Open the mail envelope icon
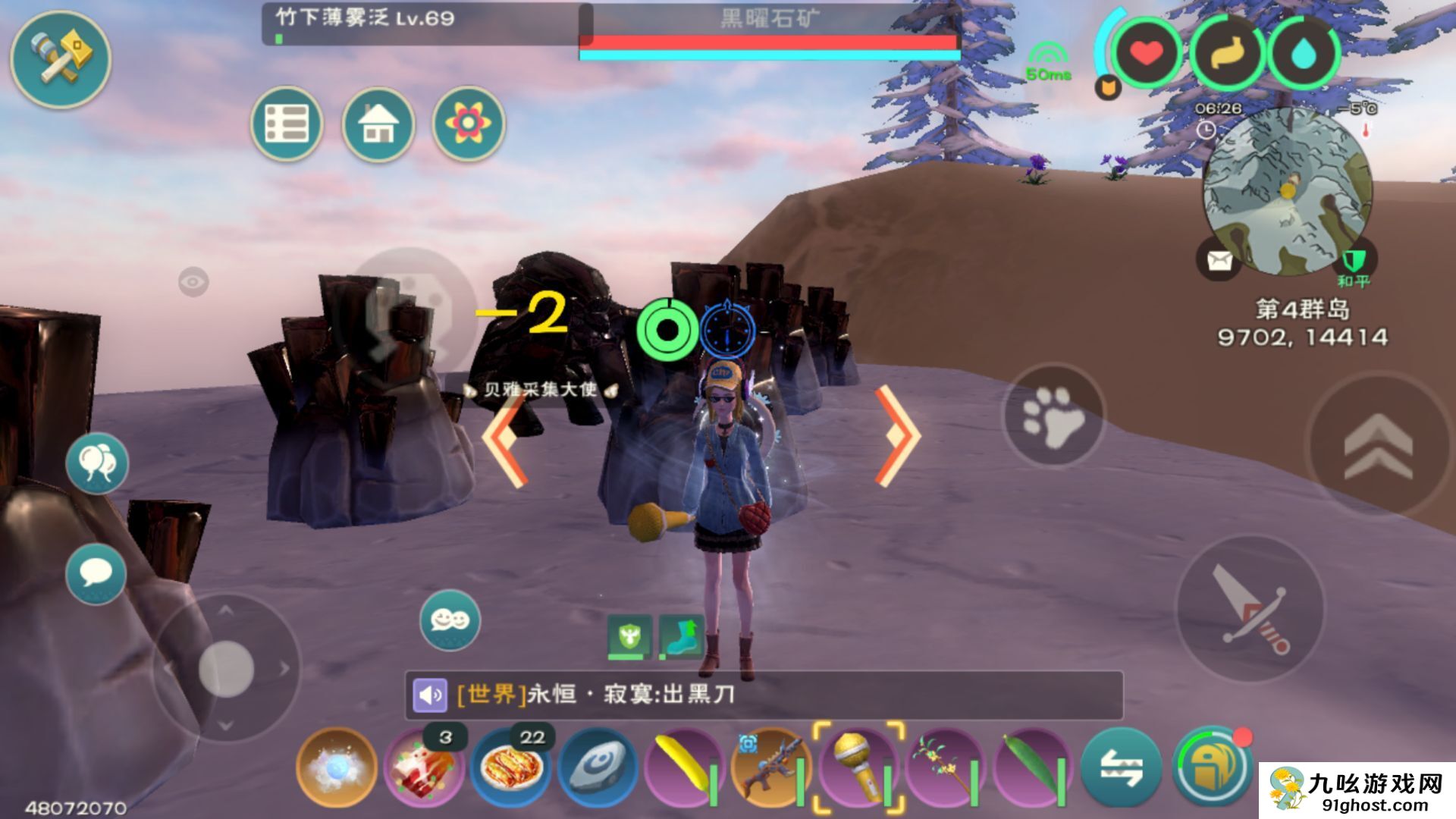This screenshot has width=1456, height=819. tap(1219, 260)
